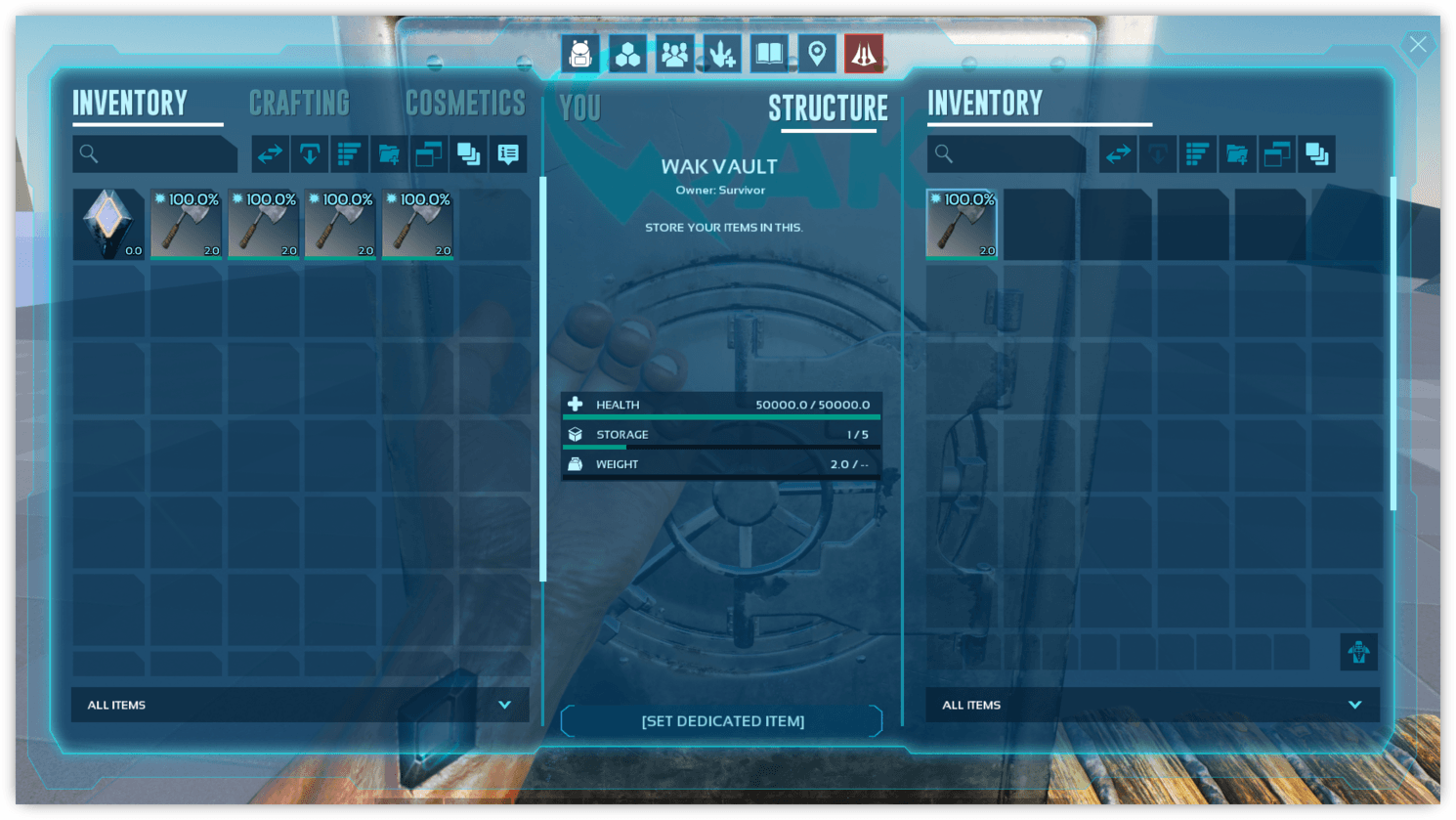Close the vault inventory screen

(x=1418, y=45)
